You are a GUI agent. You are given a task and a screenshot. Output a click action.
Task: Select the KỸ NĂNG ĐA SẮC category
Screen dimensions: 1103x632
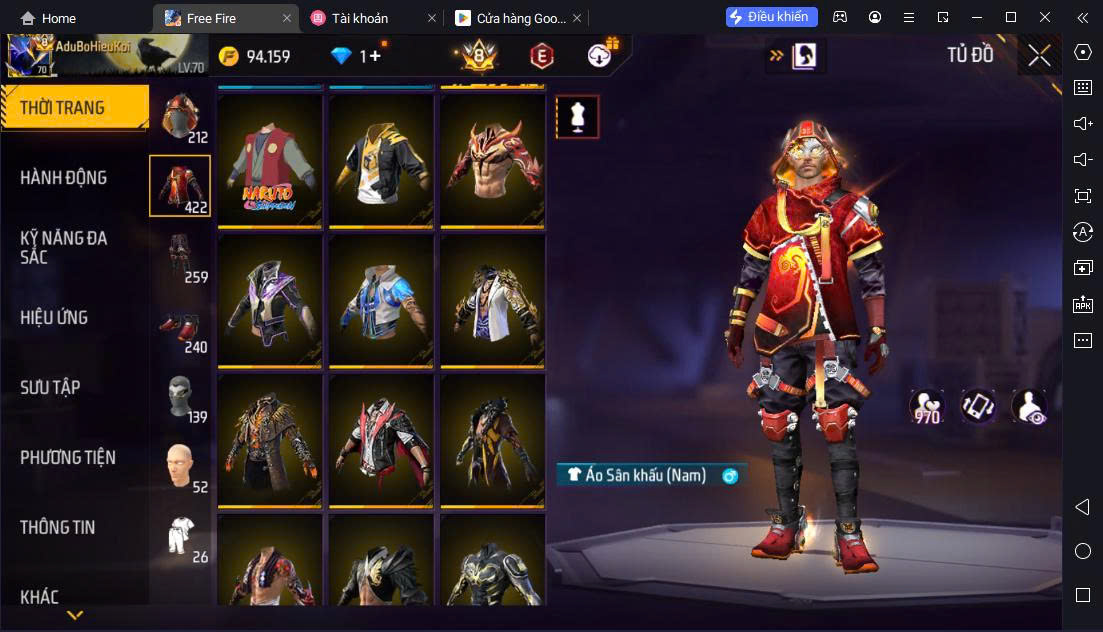coord(65,247)
